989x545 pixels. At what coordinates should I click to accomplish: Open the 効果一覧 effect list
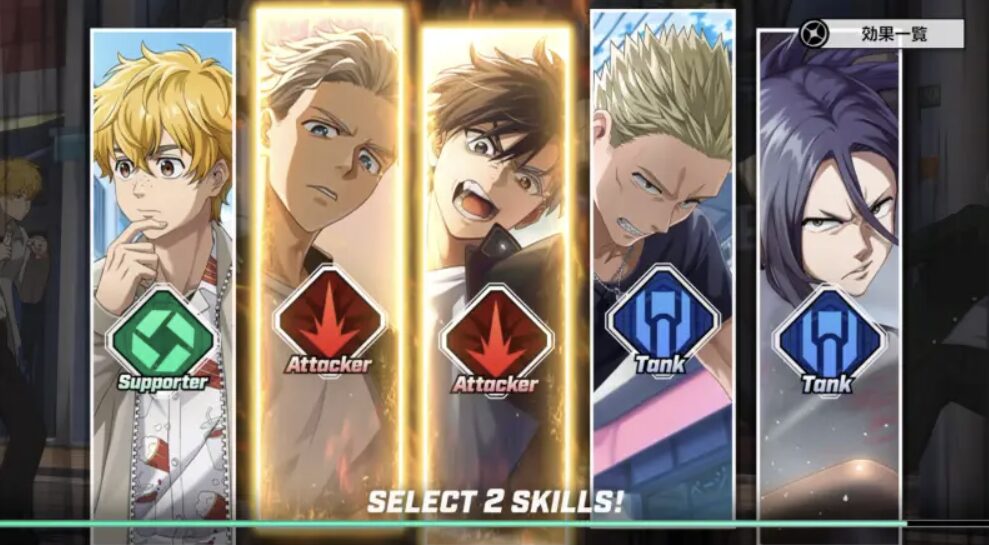[x=881, y=34]
